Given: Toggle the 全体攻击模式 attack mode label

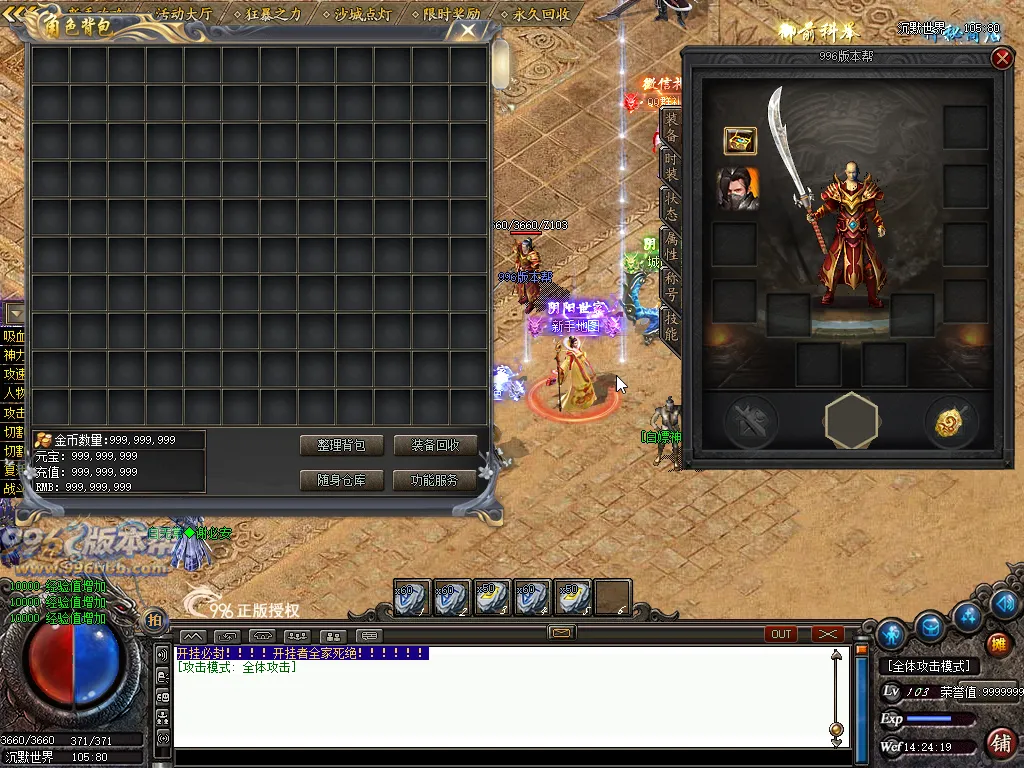Looking at the screenshot, I should tap(929, 666).
